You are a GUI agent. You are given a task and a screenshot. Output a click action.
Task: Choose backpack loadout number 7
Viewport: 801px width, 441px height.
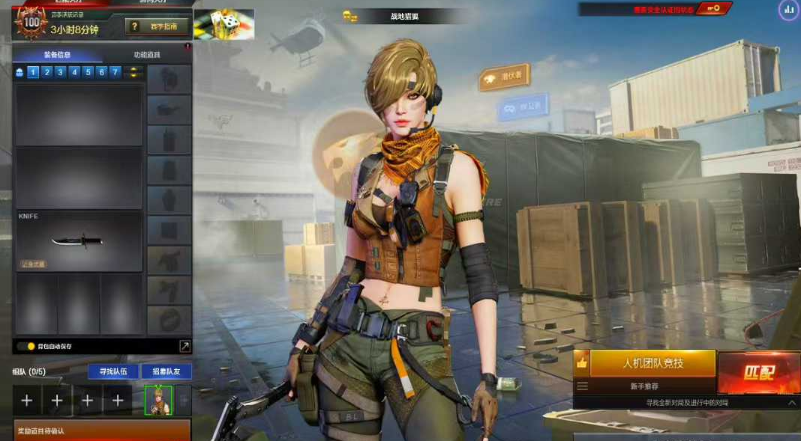point(116,72)
